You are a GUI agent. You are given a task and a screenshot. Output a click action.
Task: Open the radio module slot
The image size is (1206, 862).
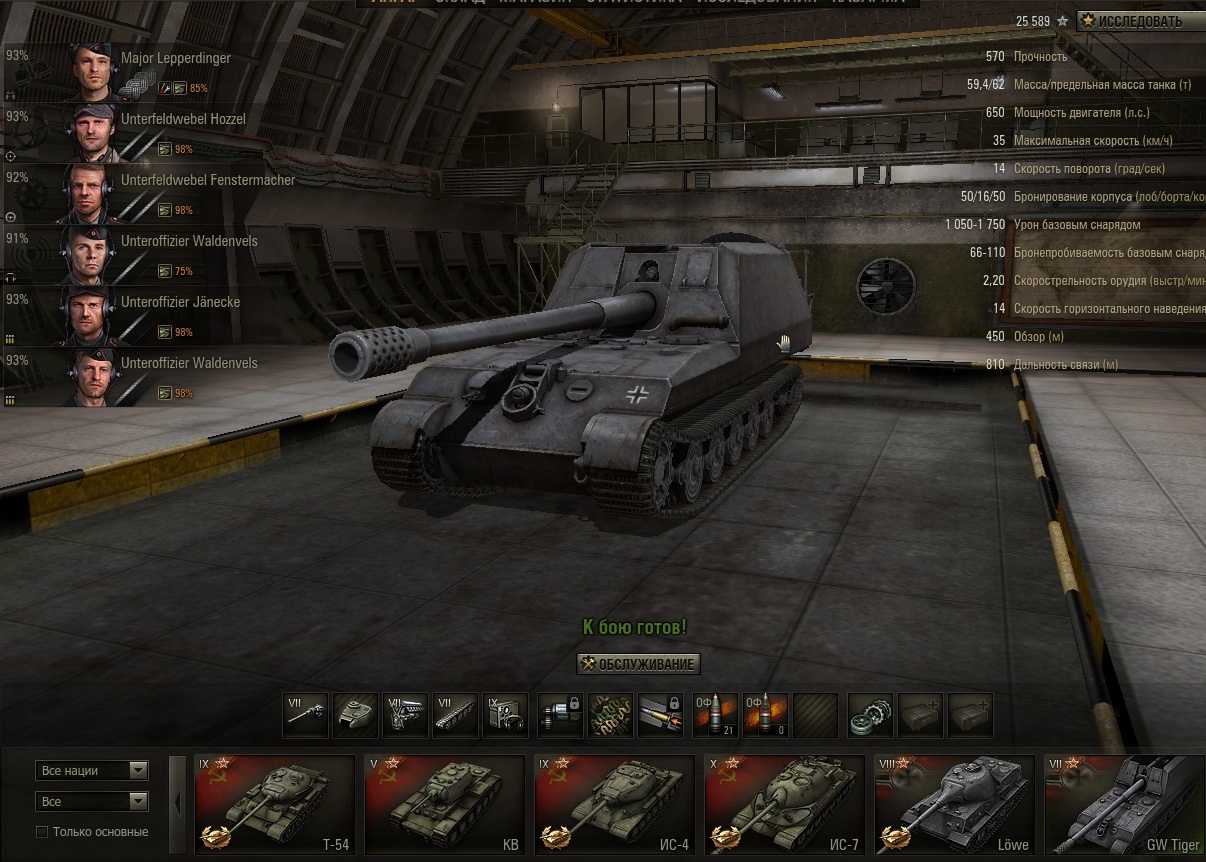505,715
